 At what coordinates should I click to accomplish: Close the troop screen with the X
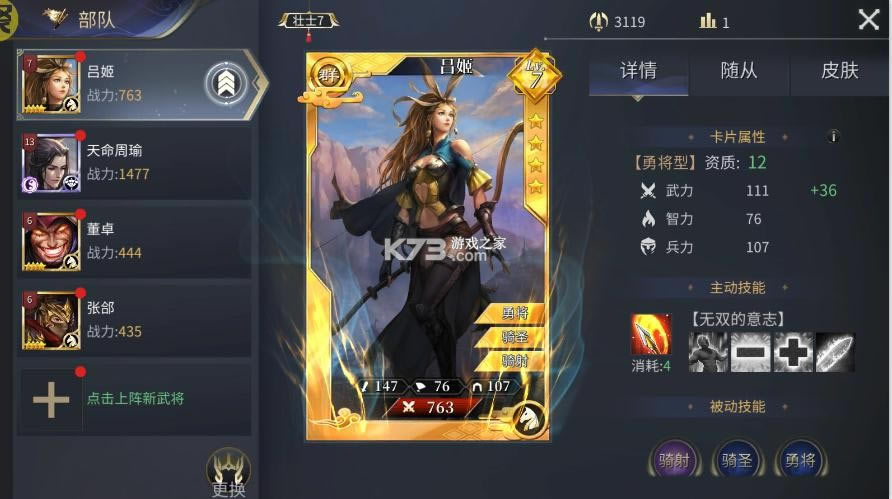point(868,20)
